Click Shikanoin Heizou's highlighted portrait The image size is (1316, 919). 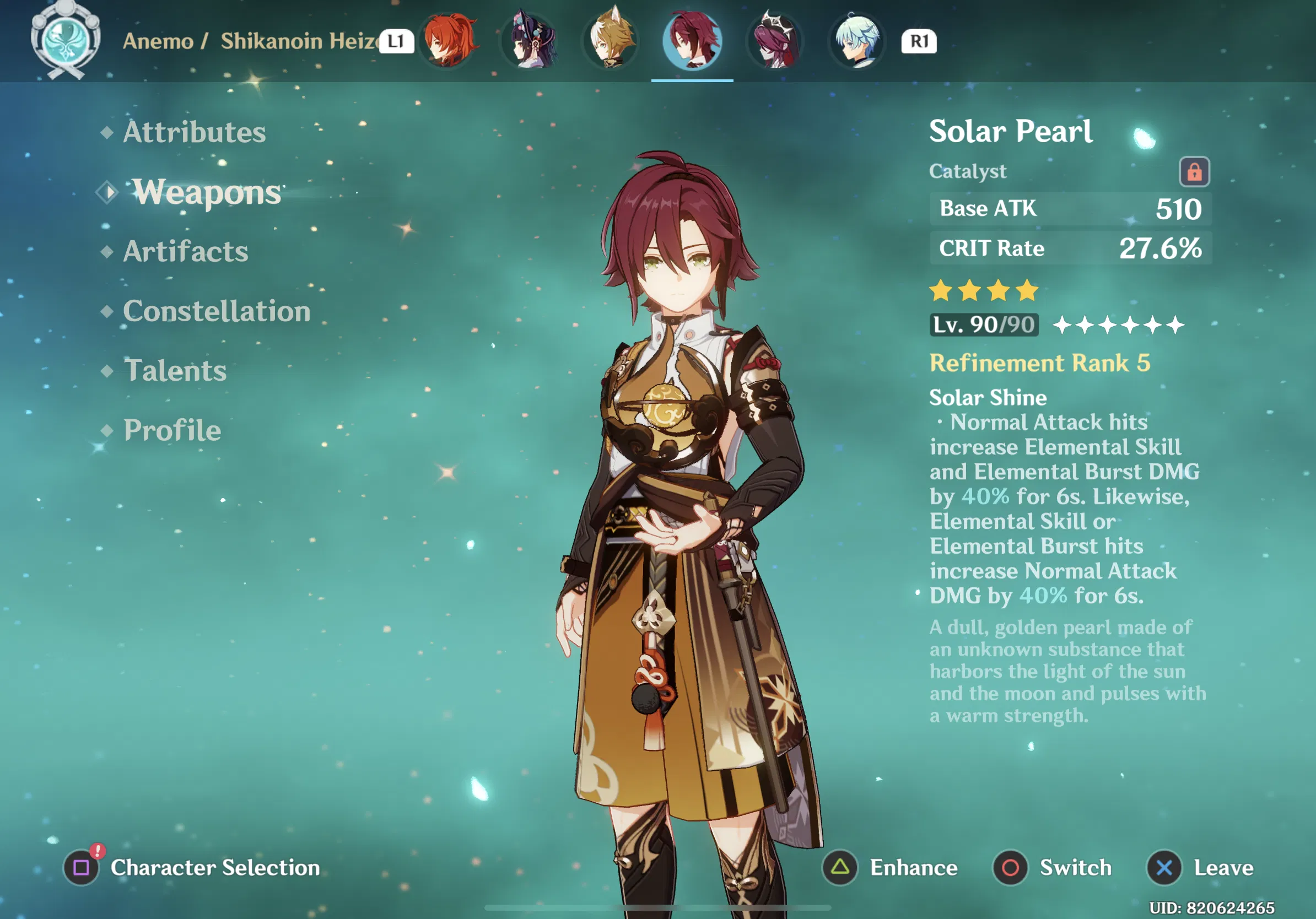pyautogui.click(x=693, y=42)
